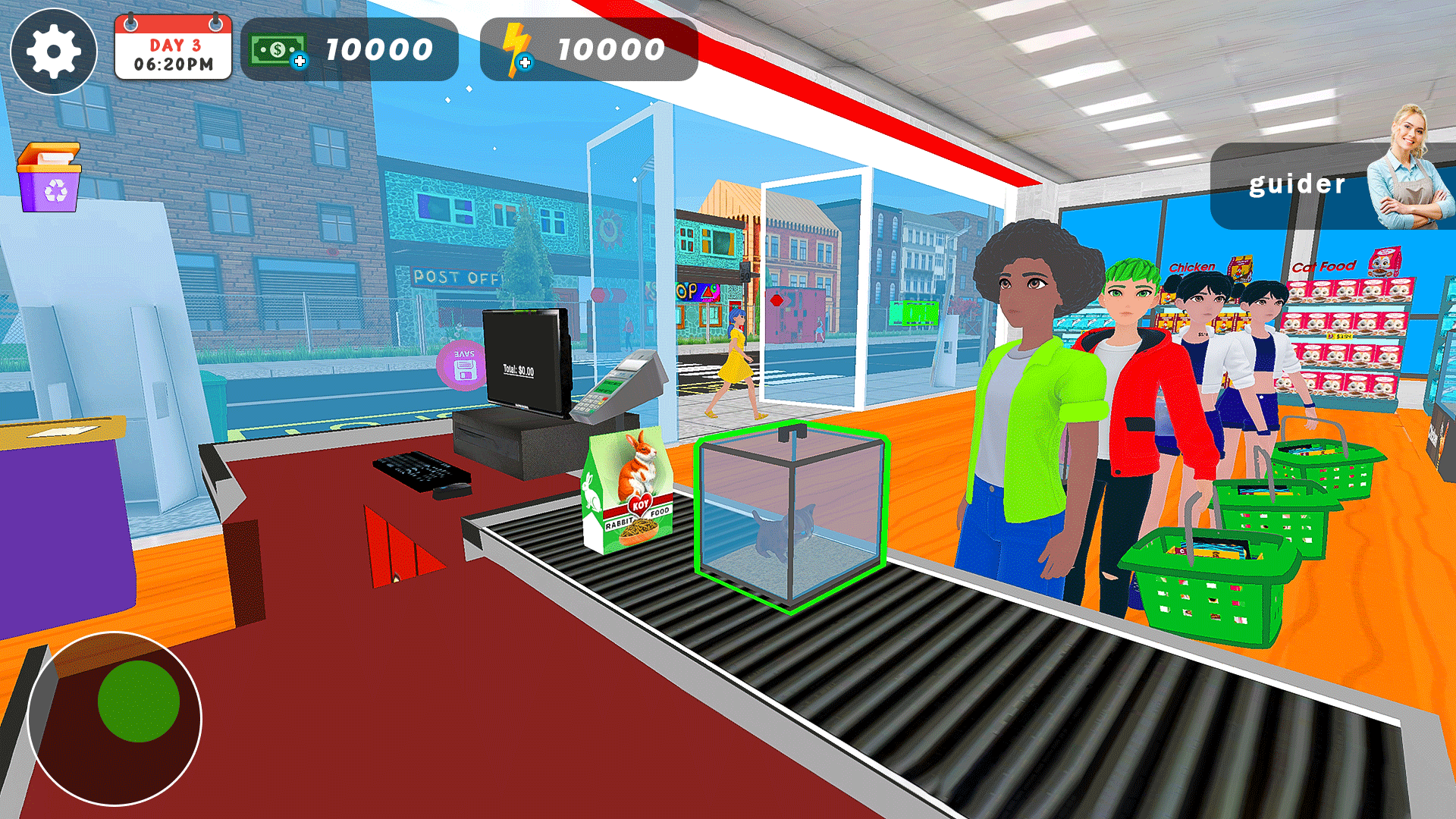This screenshot has width=1456, height=819.
Task: Select the highlighted cat cage on conveyor
Action: coord(791,516)
